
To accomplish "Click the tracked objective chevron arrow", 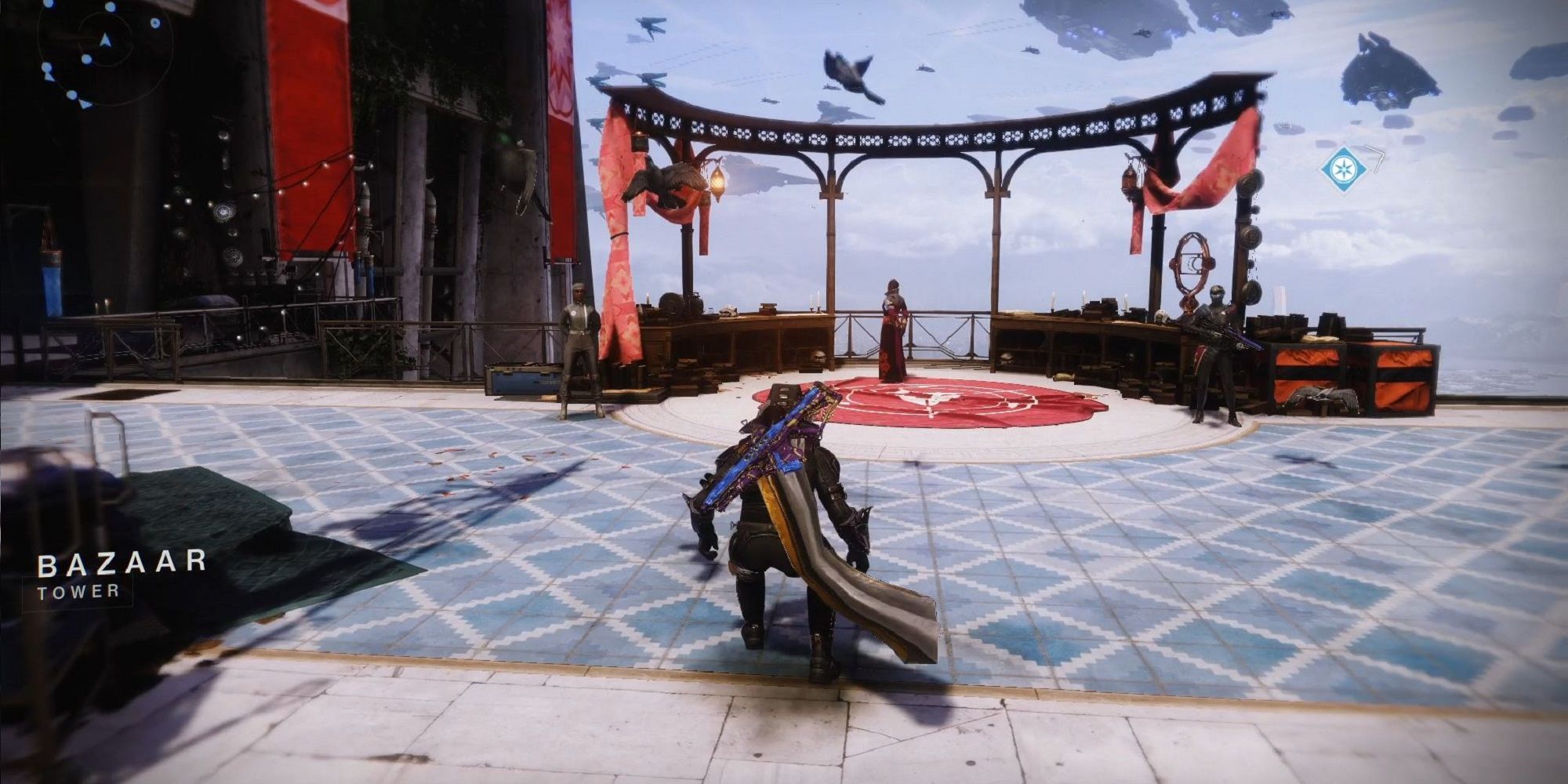I will pyautogui.click(x=1379, y=159).
